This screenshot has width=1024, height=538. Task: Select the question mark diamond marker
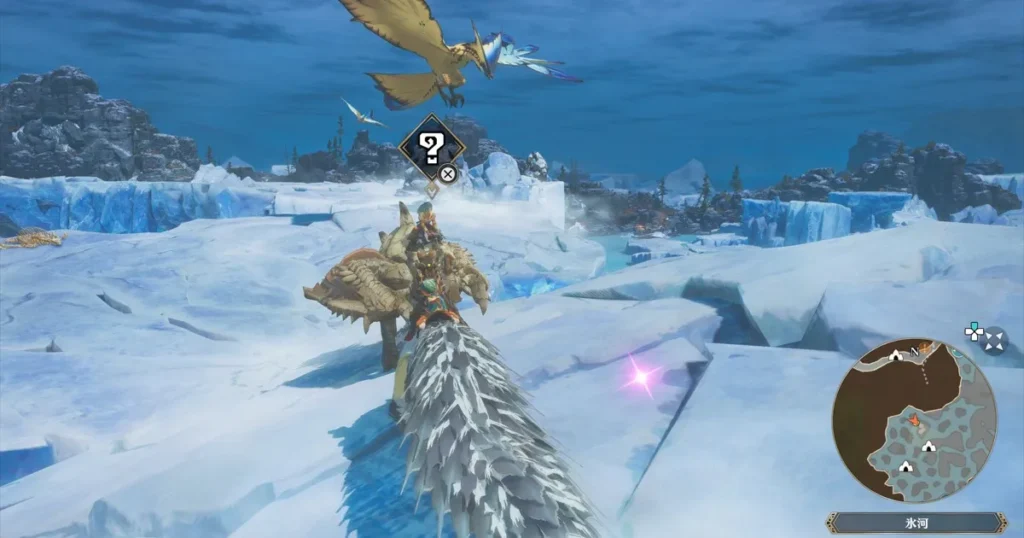tap(431, 149)
